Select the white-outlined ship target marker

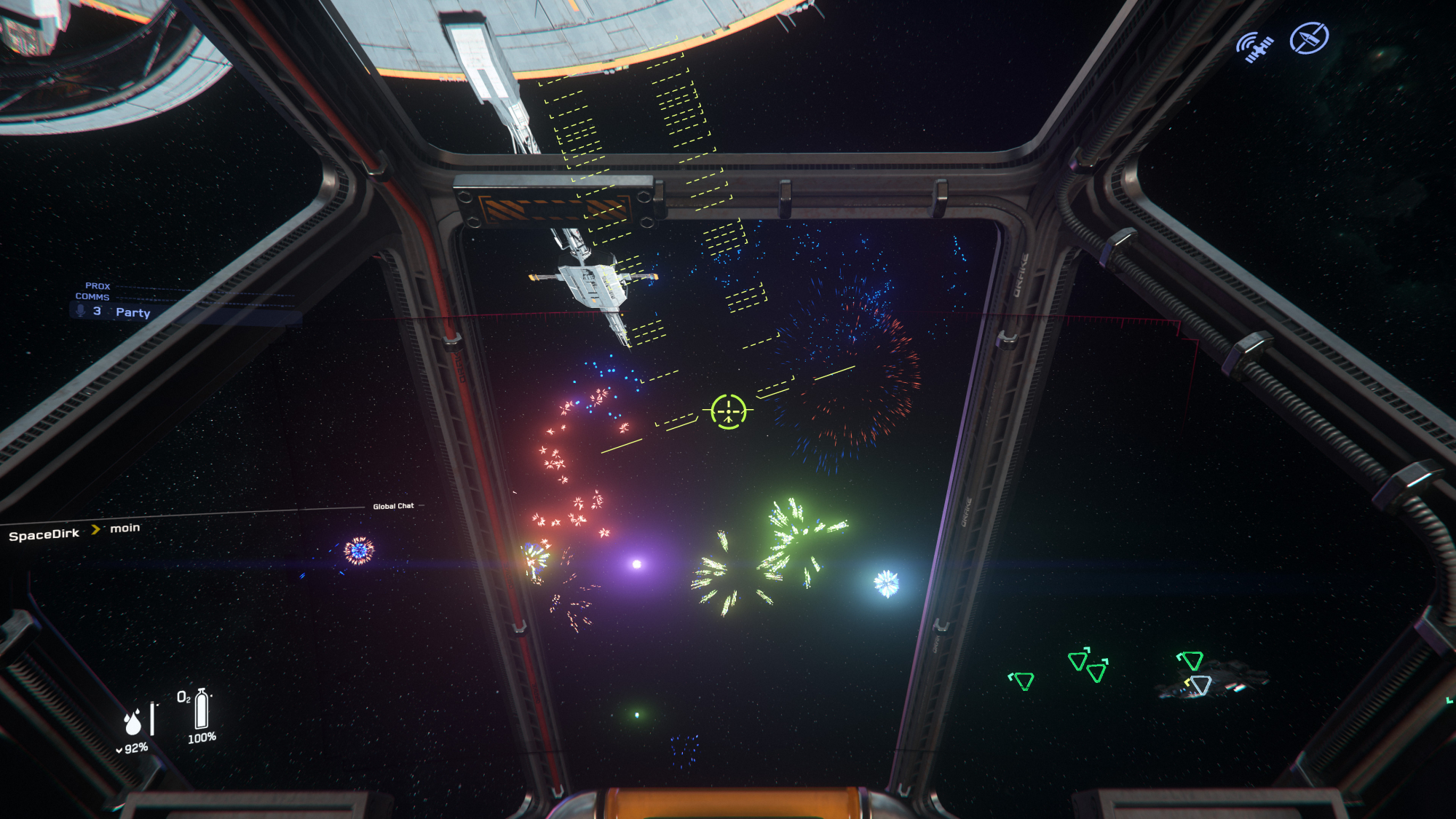click(x=1200, y=685)
